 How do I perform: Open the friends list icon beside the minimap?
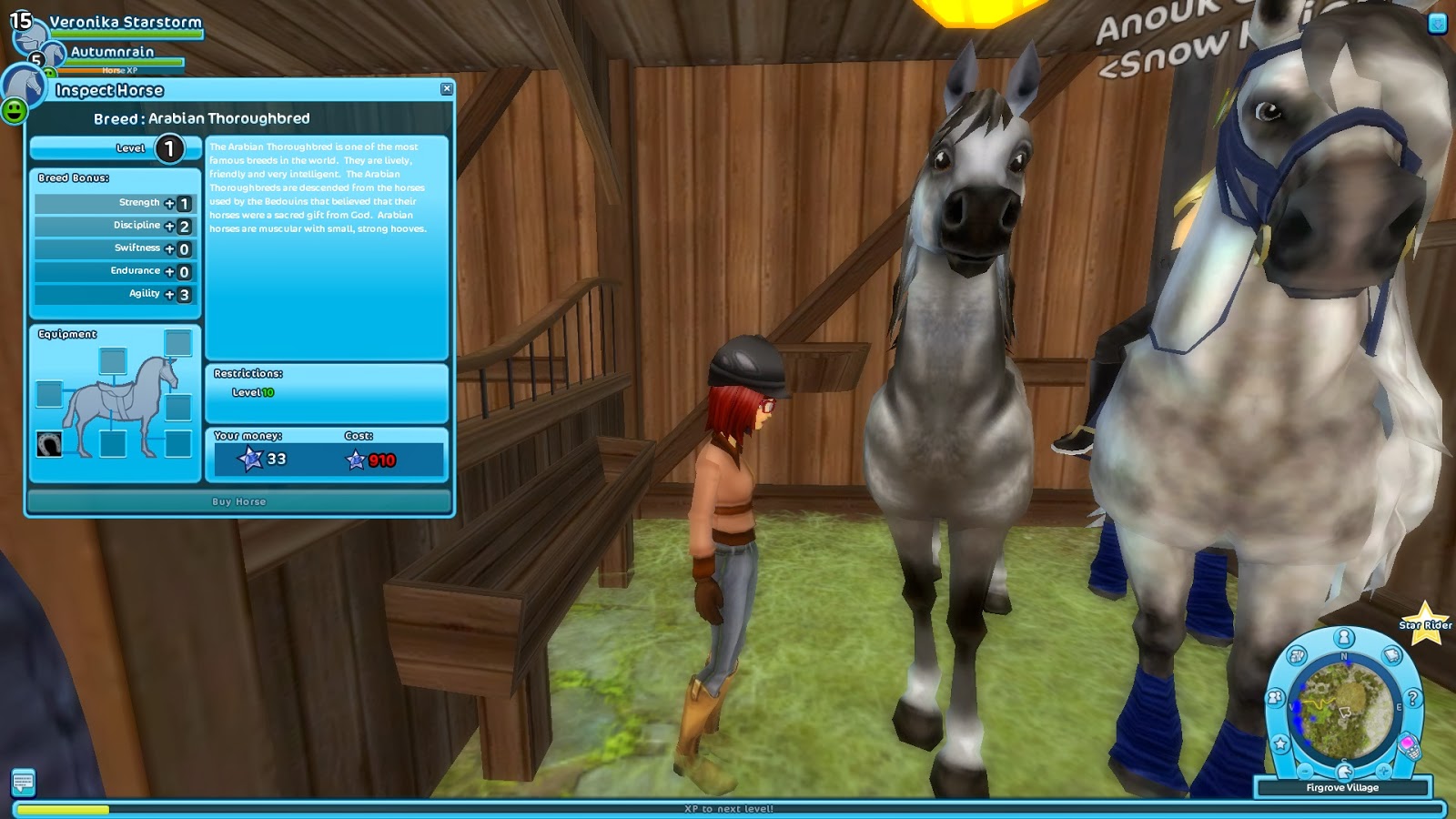point(1274,698)
